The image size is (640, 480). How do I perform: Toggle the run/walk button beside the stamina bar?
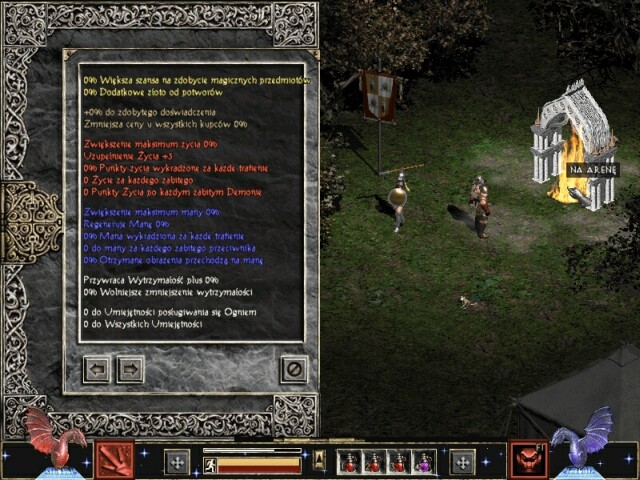210,464
